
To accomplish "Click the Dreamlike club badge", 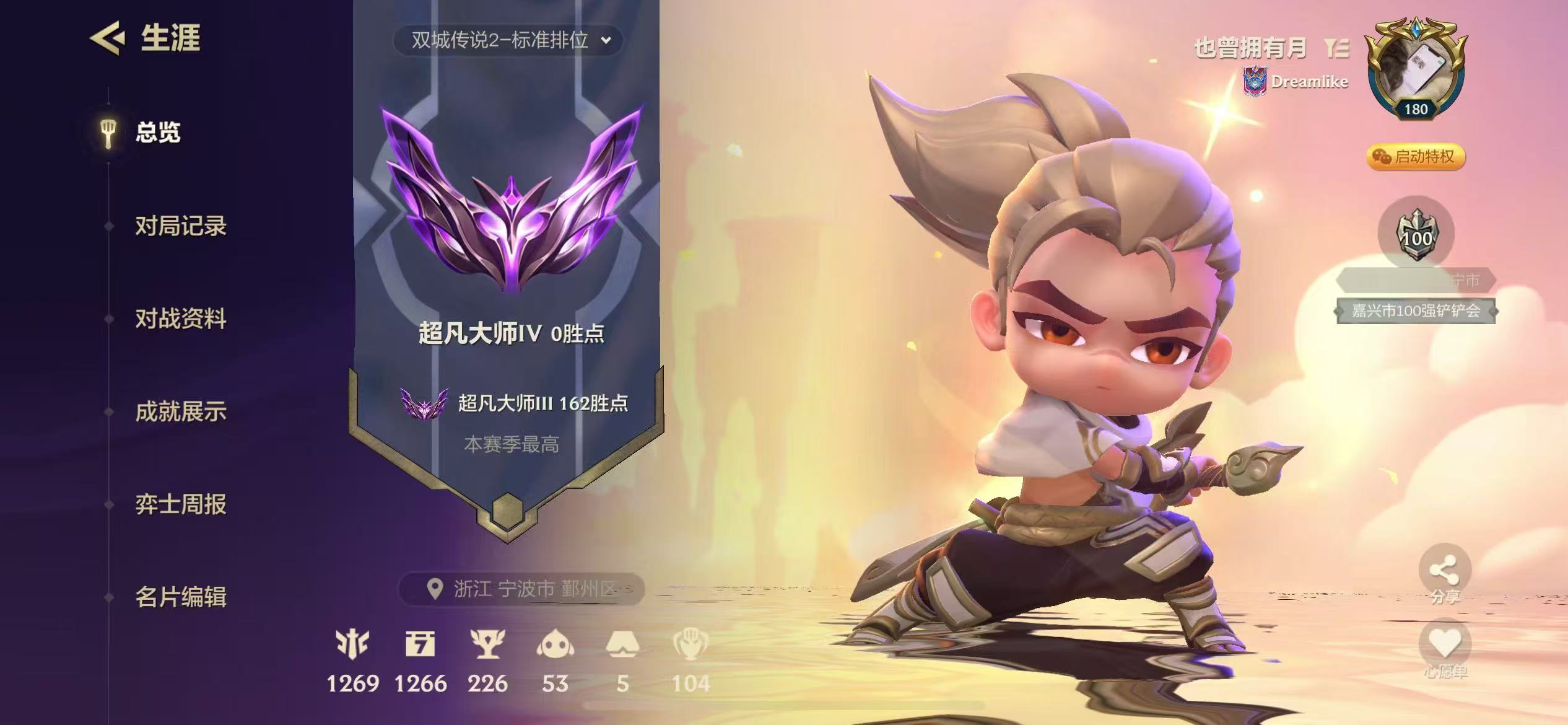I will click(1255, 80).
